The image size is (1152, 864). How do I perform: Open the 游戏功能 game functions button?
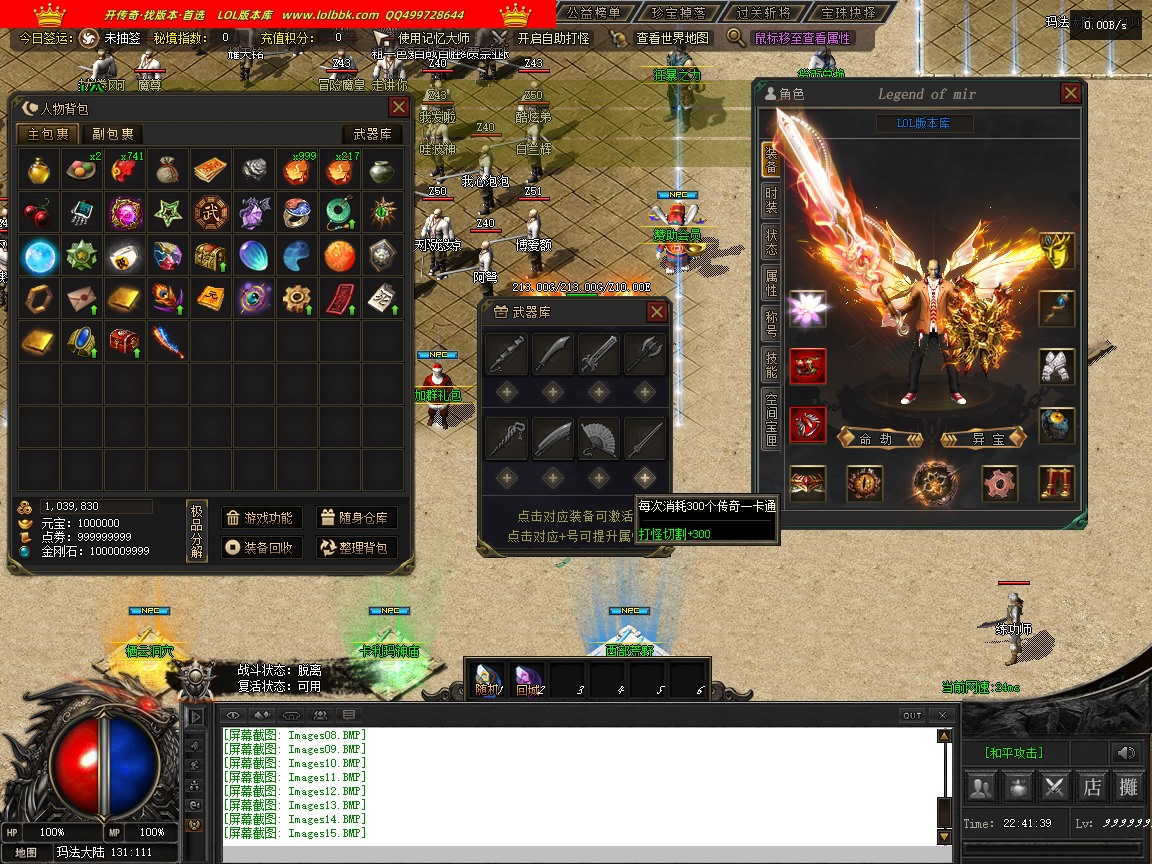260,518
